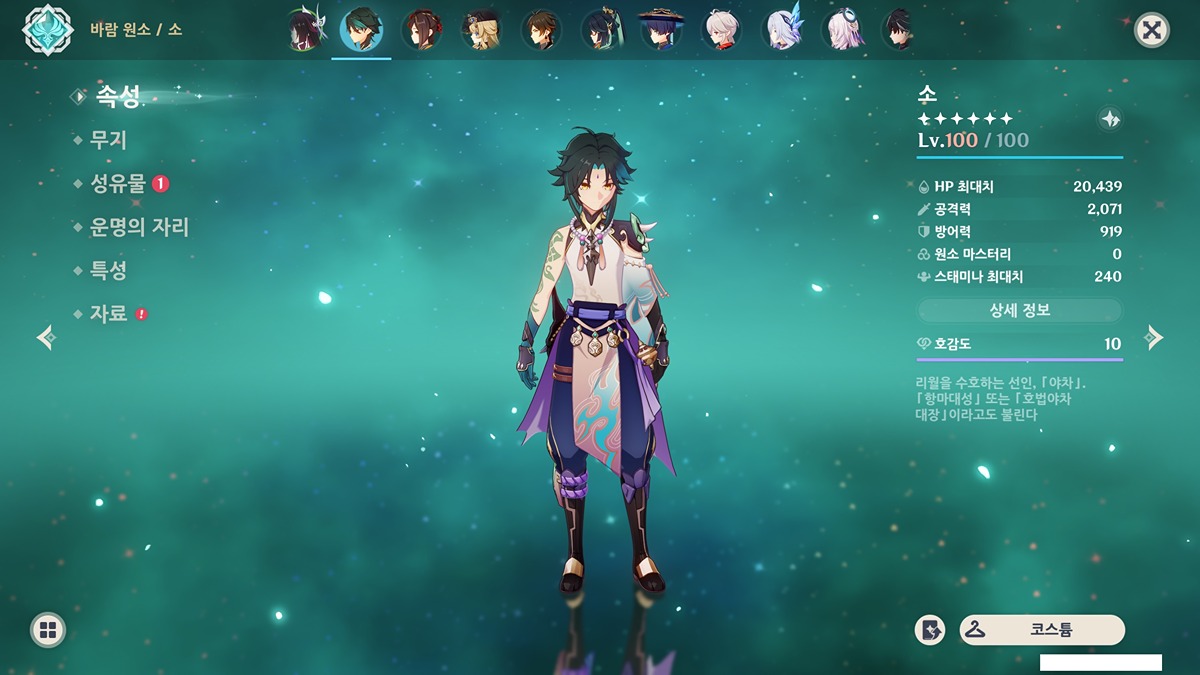This screenshot has width=1200, height=675.
Task: Click the 상세 정보 details button
Action: click(1020, 310)
